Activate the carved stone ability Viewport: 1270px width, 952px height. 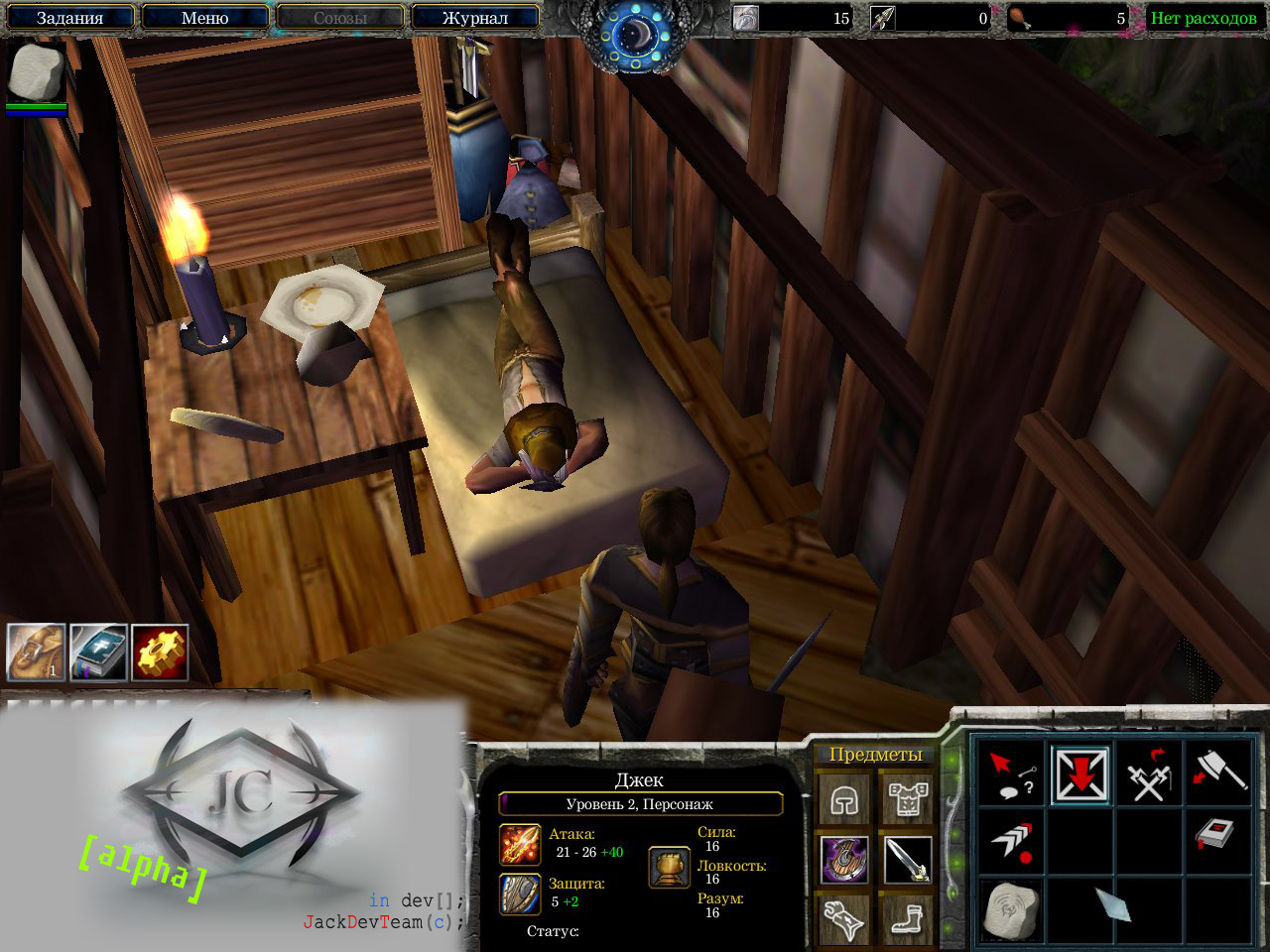pyautogui.click(x=1012, y=908)
